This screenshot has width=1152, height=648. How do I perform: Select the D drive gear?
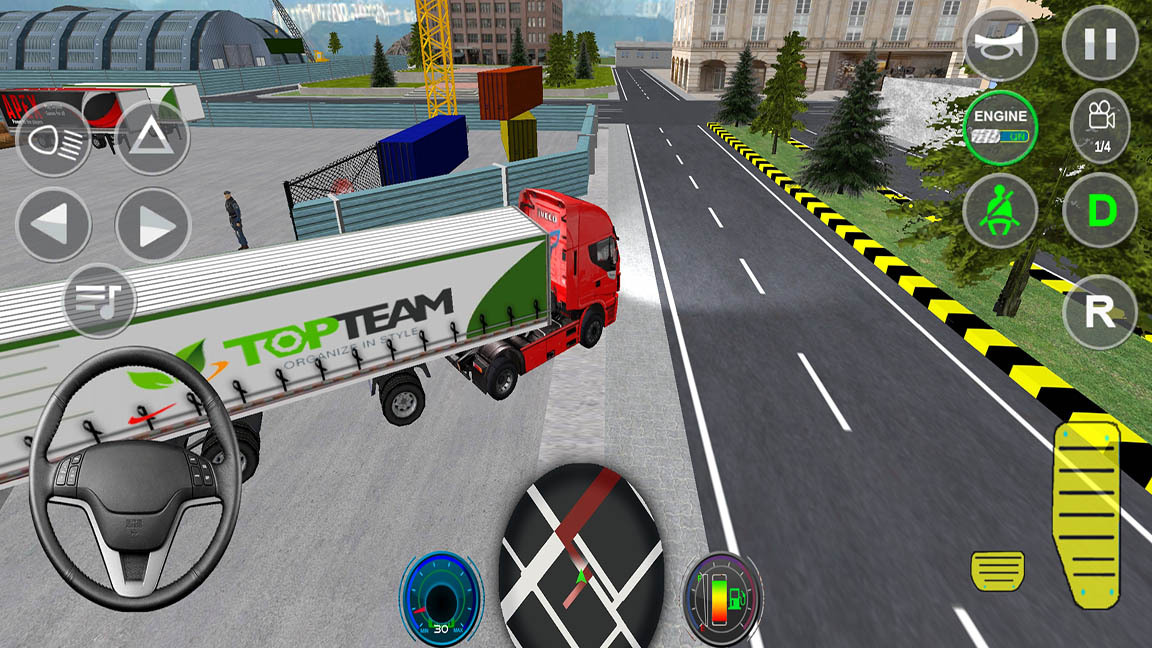coord(1100,211)
